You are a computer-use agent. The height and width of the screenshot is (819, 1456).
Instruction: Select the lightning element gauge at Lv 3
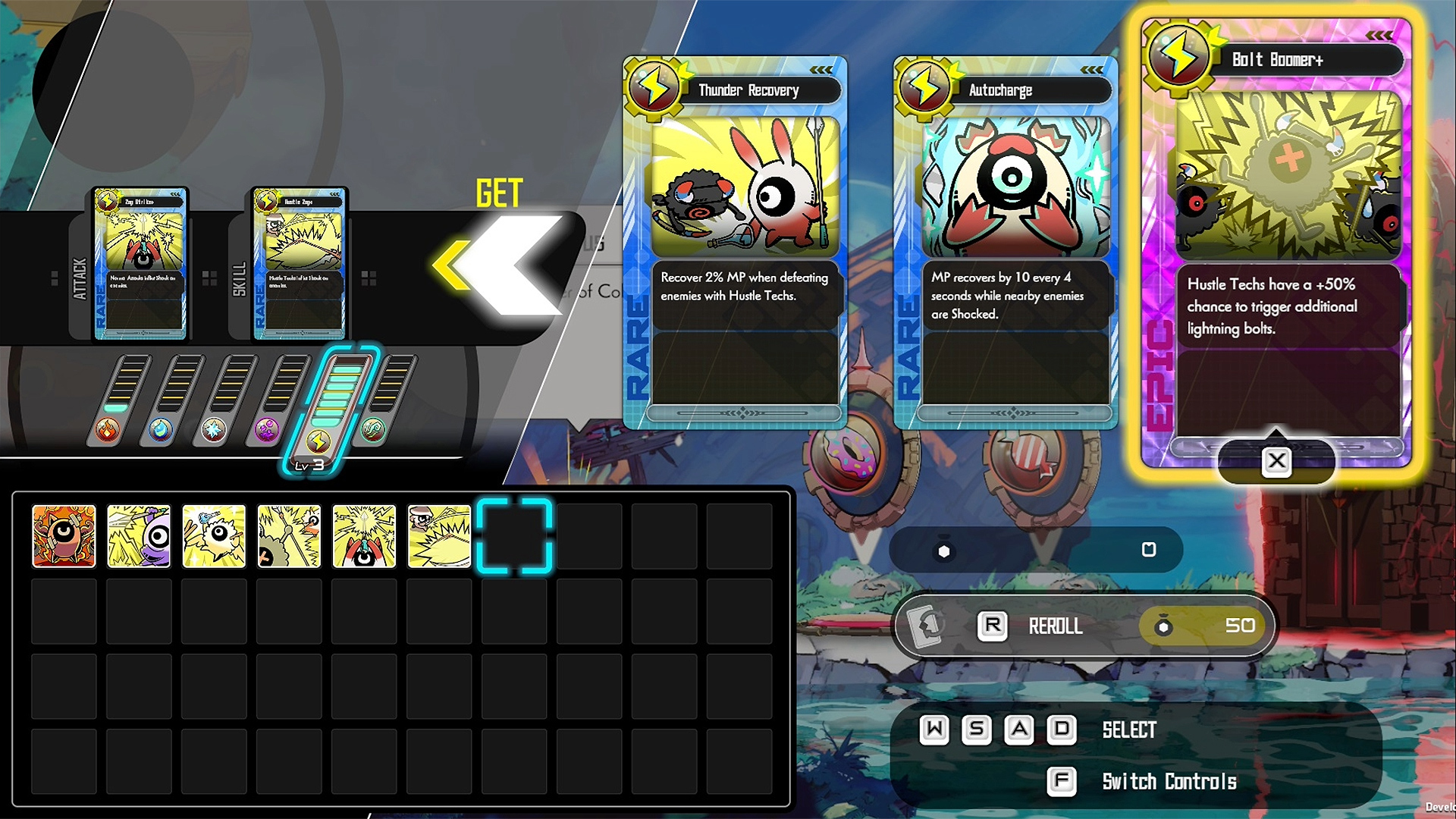coord(319,440)
